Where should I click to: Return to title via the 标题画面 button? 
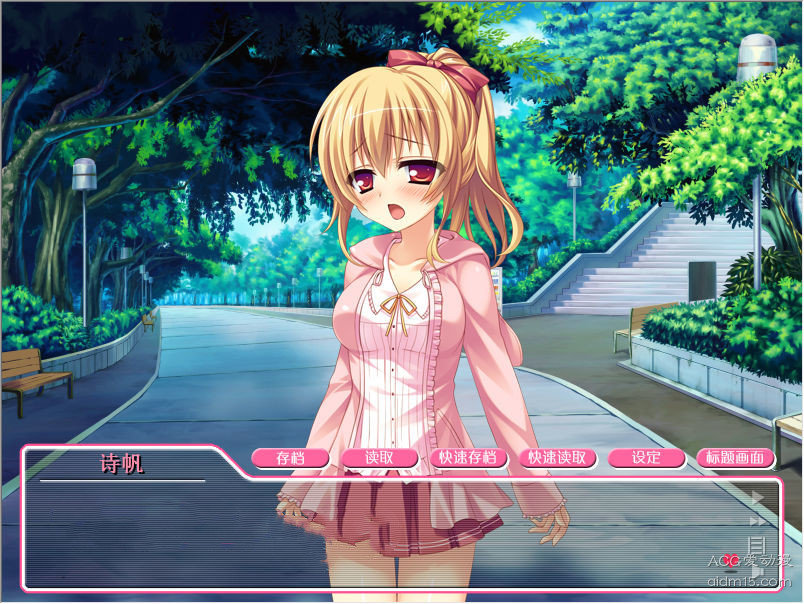735,458
